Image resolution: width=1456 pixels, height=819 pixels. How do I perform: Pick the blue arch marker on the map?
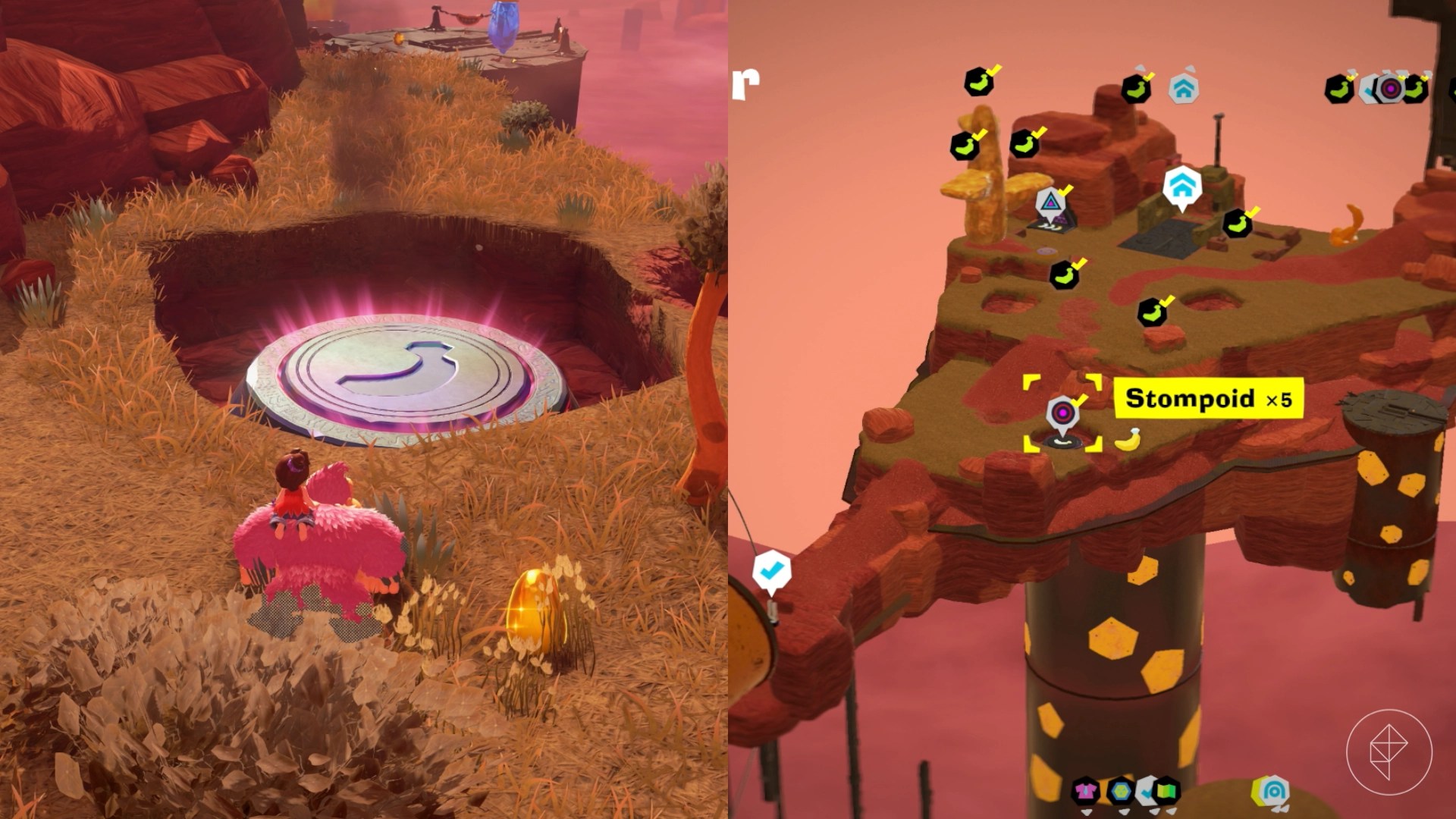point(1273,792)
